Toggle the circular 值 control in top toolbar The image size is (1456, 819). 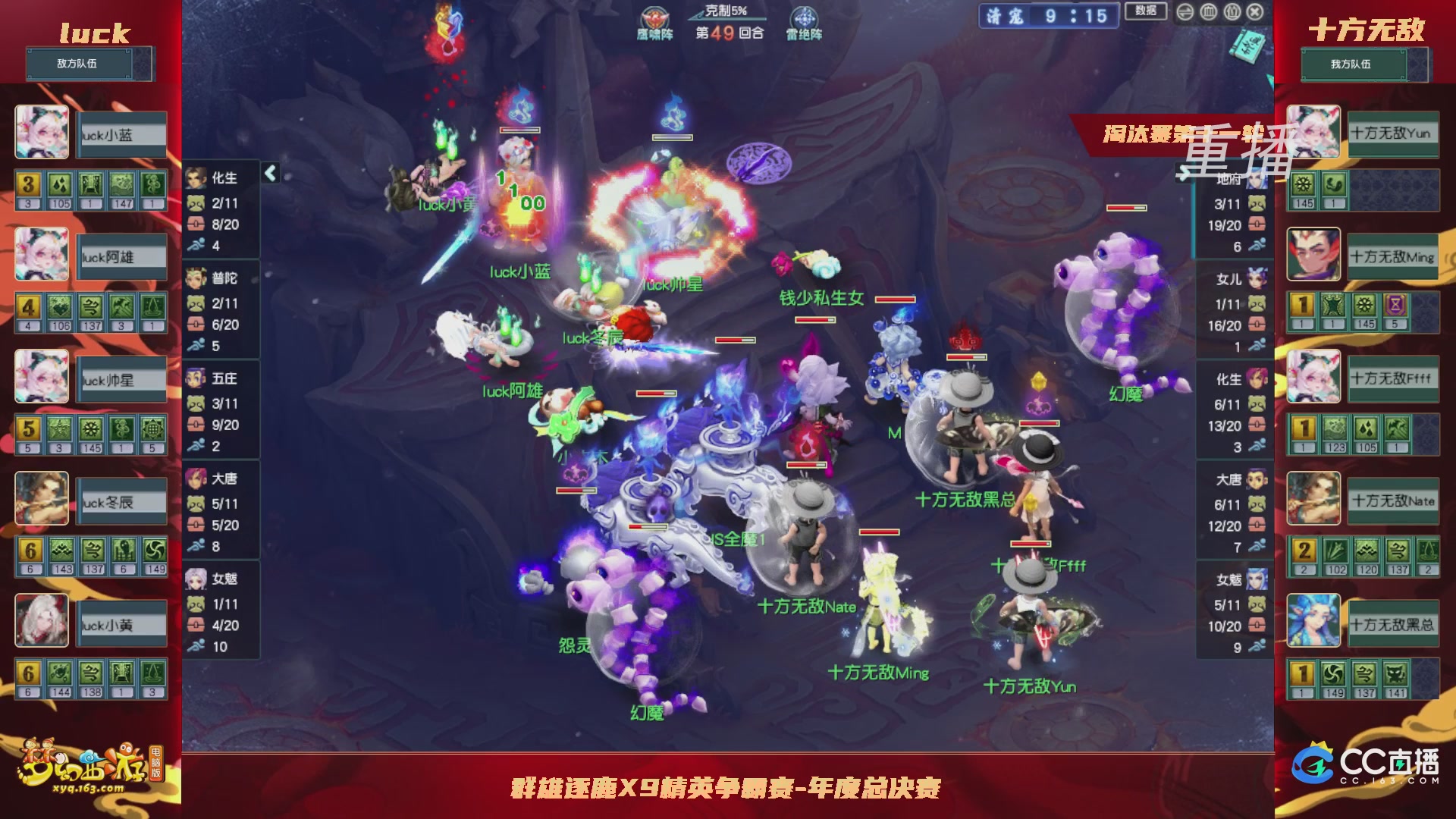[x=1232, y=12]
